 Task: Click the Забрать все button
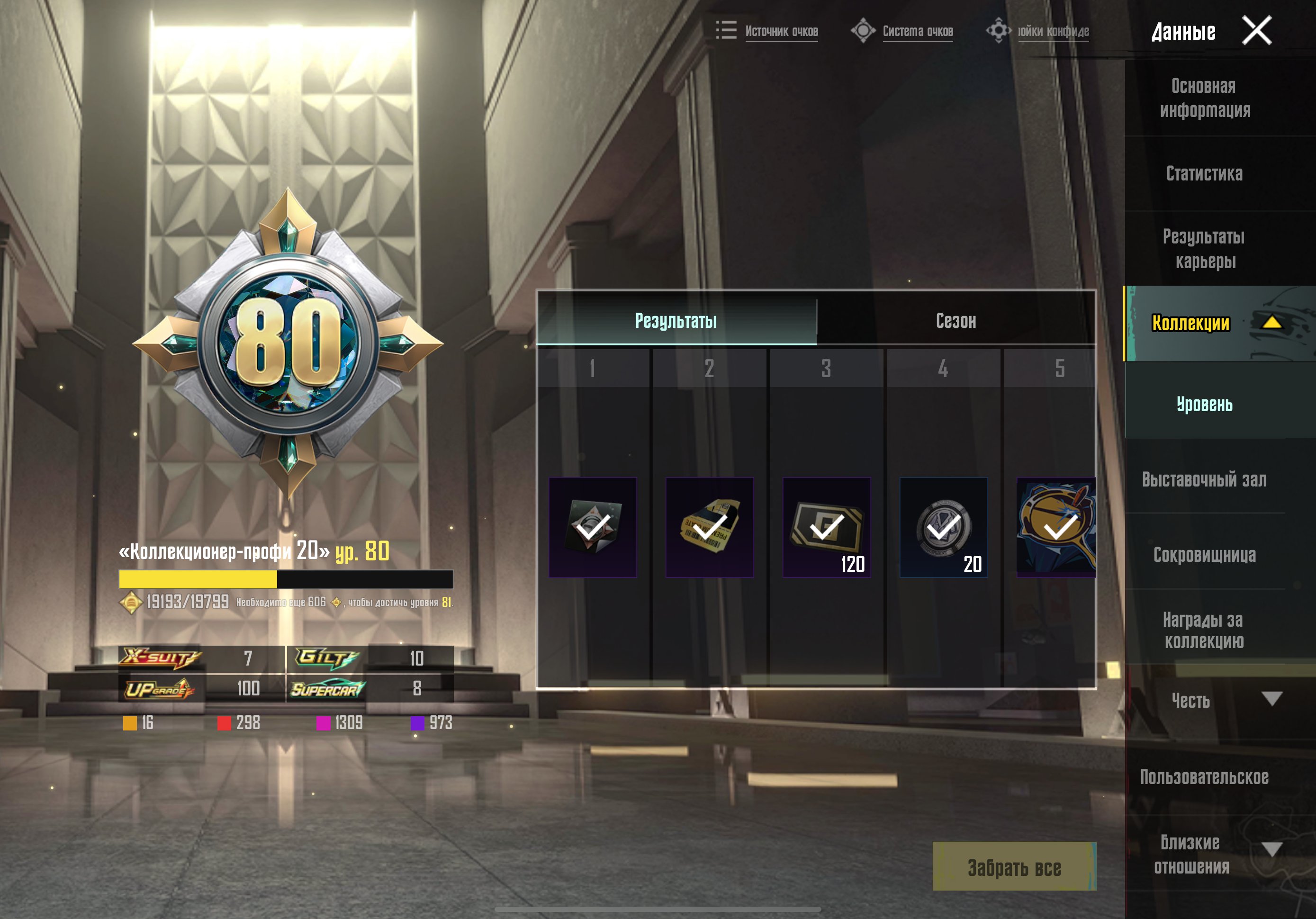(x=1014, y=867)
